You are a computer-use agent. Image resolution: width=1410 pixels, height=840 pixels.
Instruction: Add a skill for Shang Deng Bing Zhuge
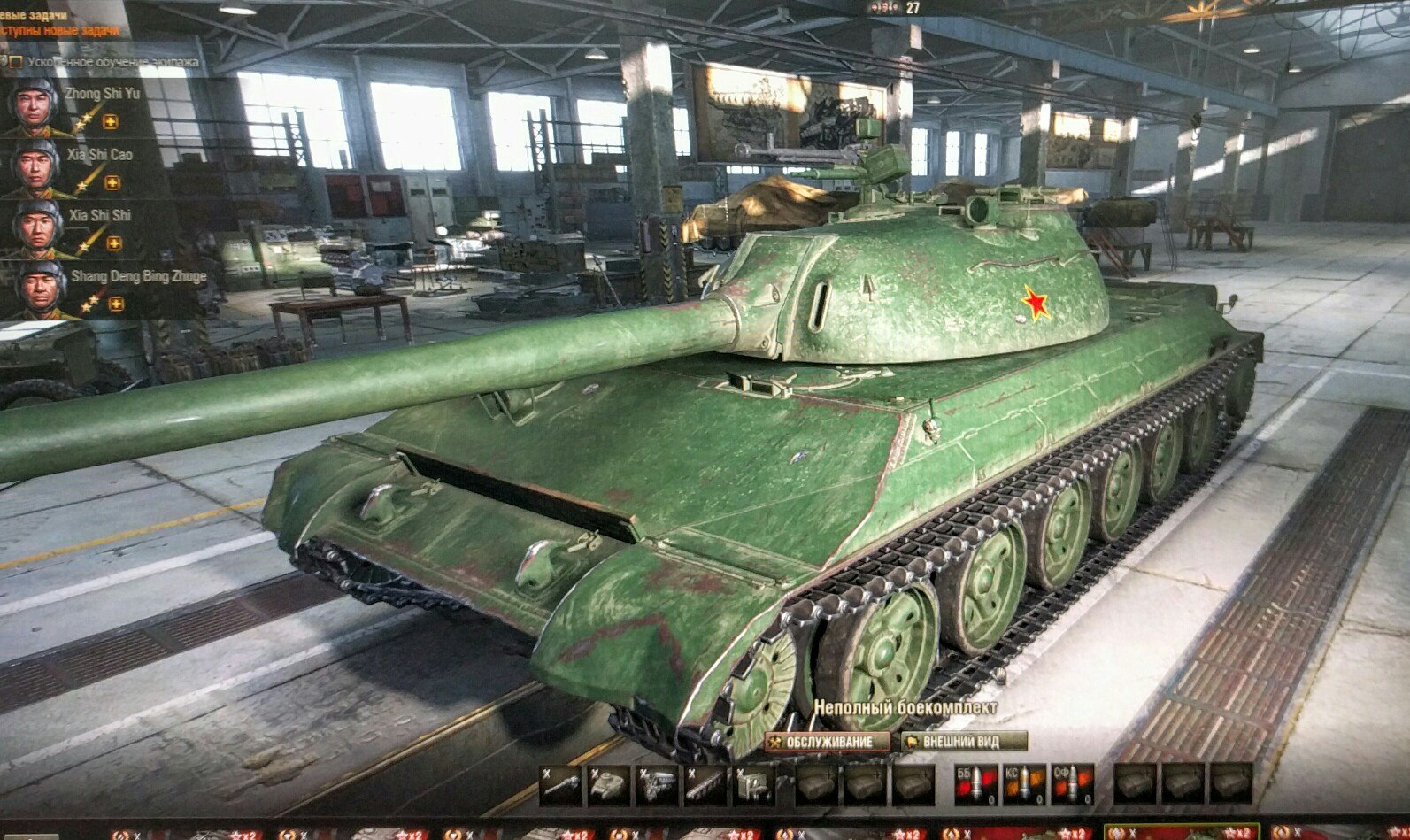116,304
